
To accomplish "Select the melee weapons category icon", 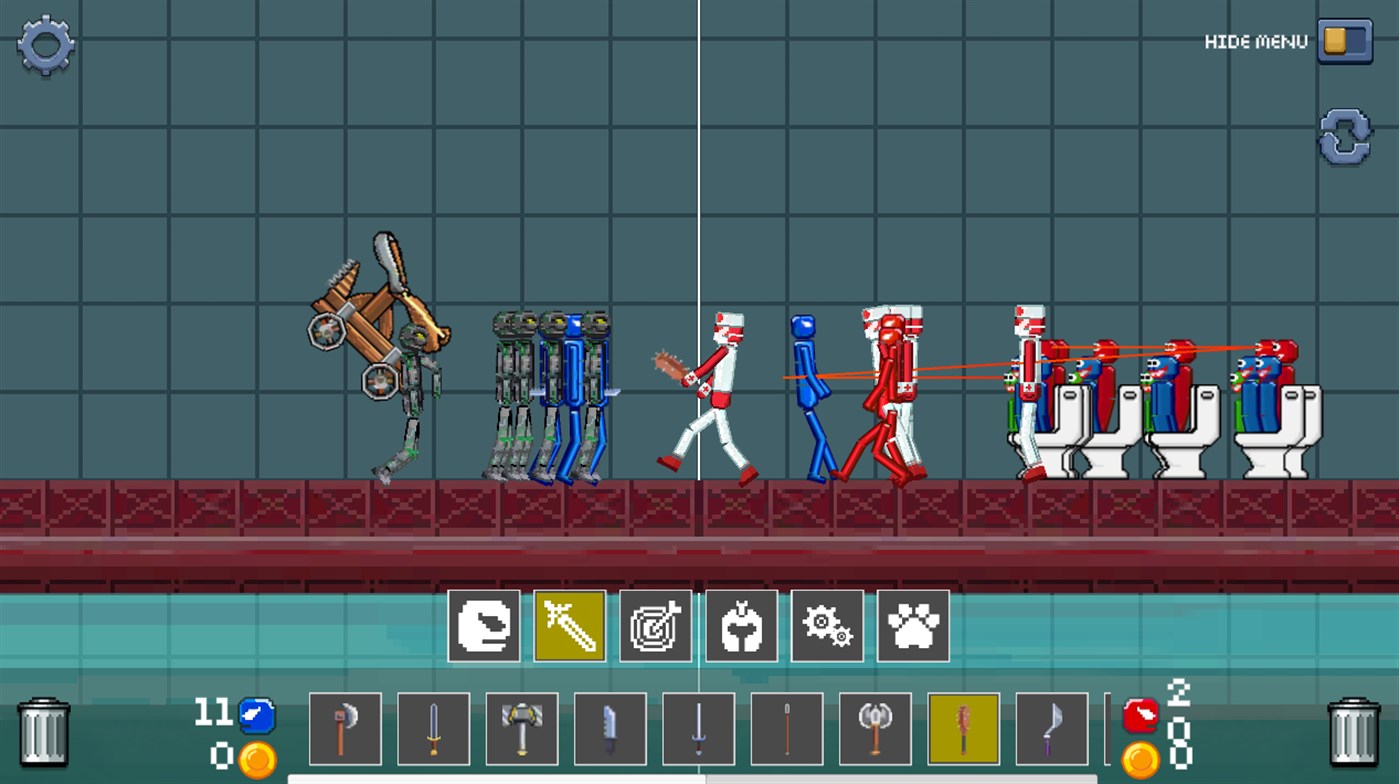I will (568, 628).
